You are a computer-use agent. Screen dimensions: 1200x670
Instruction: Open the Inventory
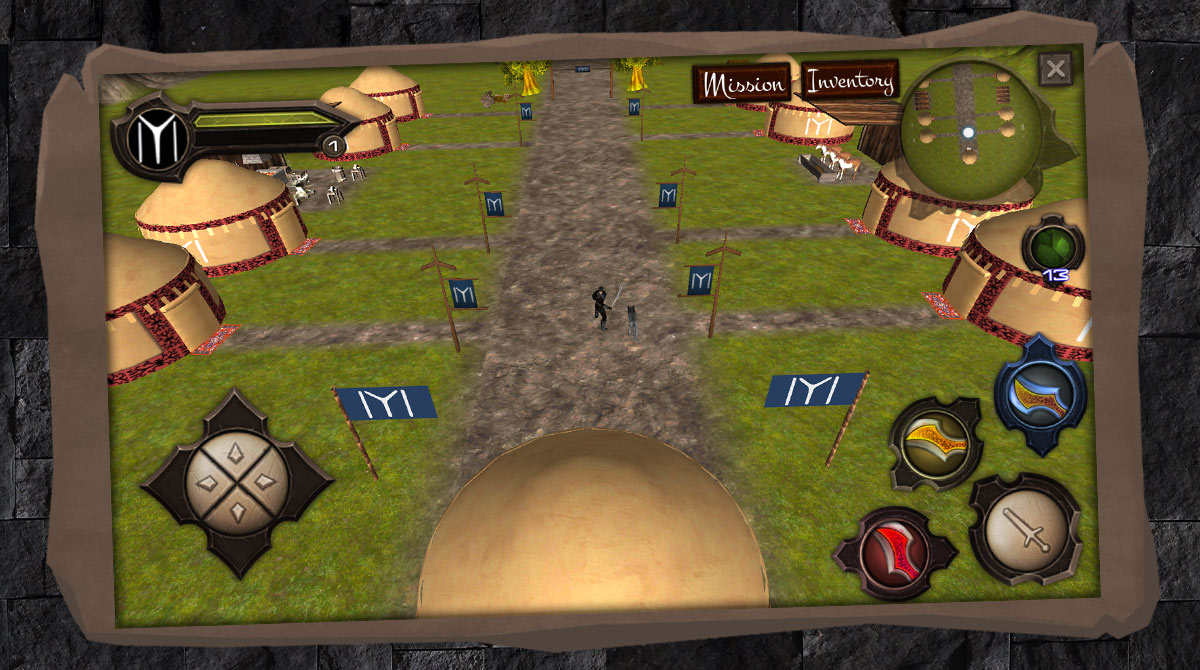(850, 81)
